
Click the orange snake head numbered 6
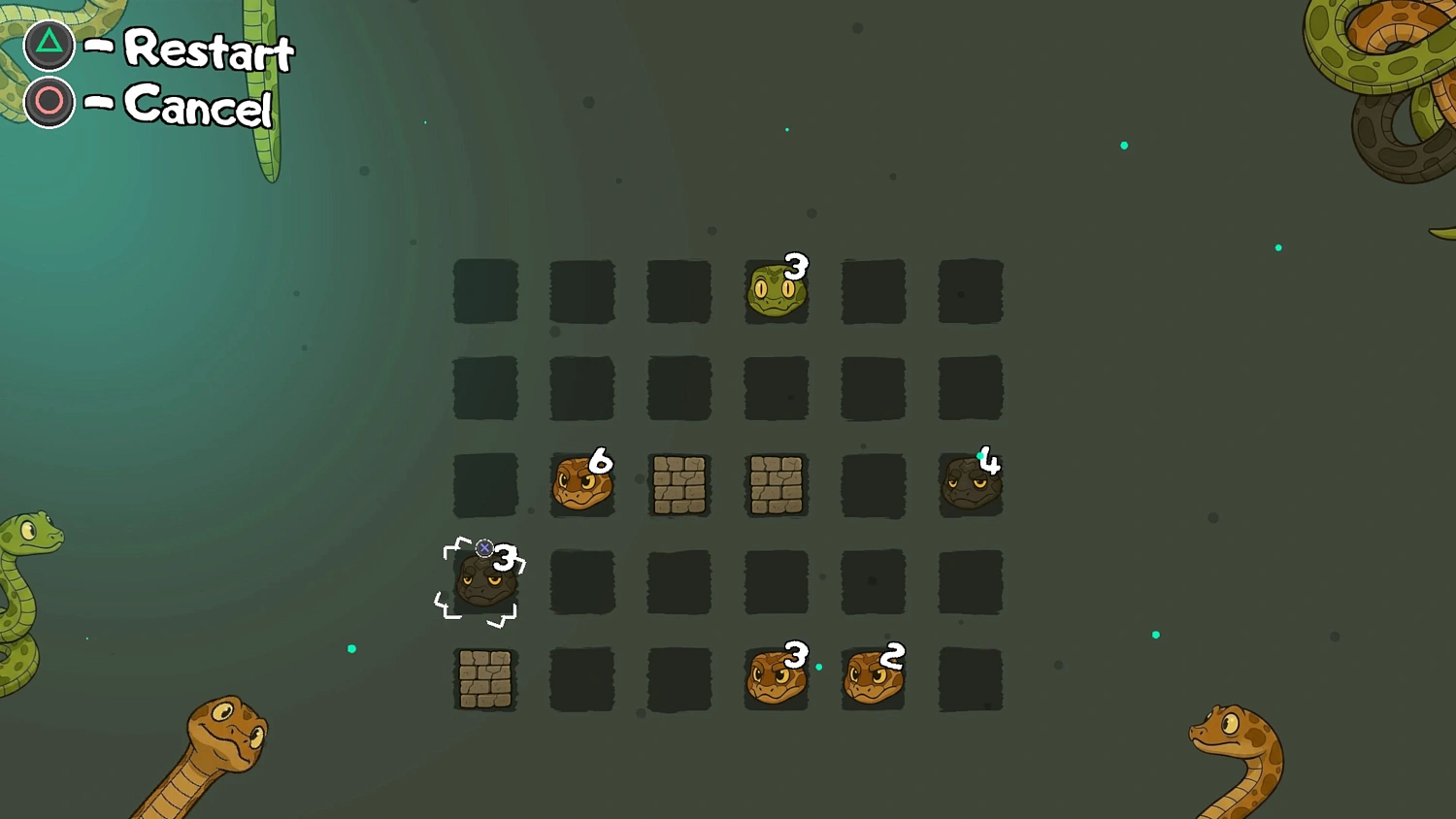(580, 485)
